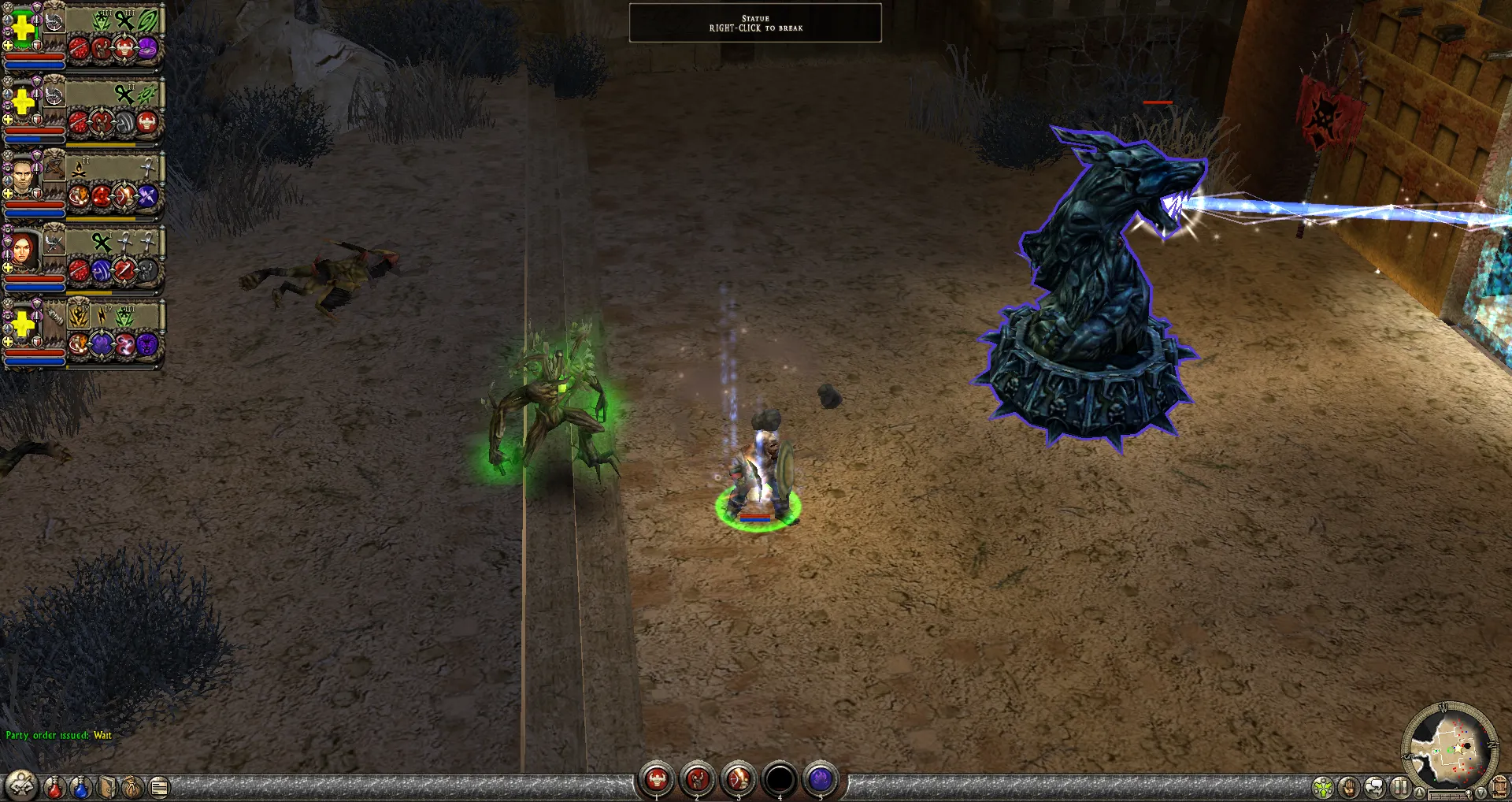Use the red health potion button
Screen dimensions: 1512x802
pyautogui.click(x=54, y=786)
